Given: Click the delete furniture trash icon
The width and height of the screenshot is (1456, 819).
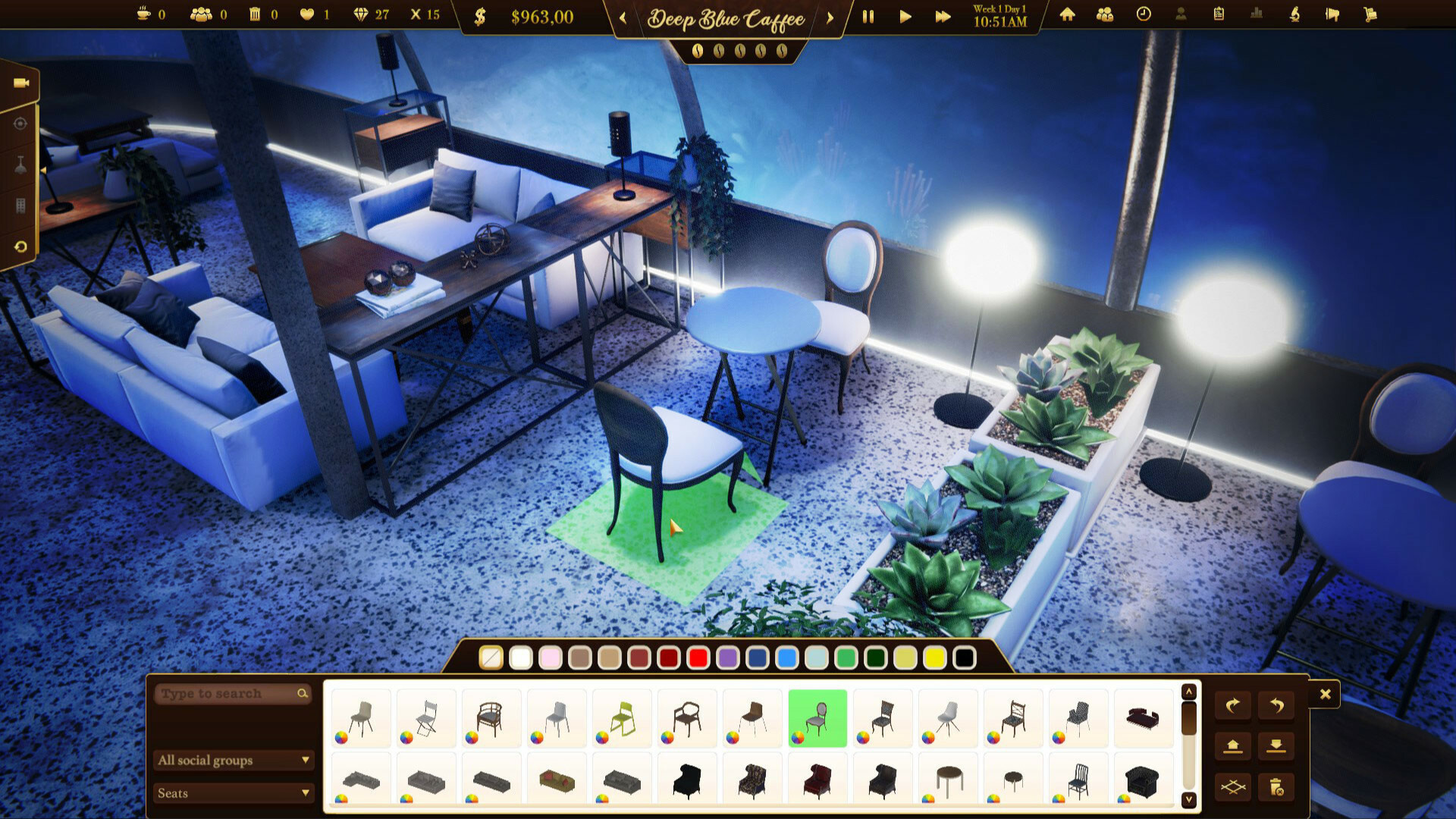Looking at the screenshot, I should coord(1277,787).
